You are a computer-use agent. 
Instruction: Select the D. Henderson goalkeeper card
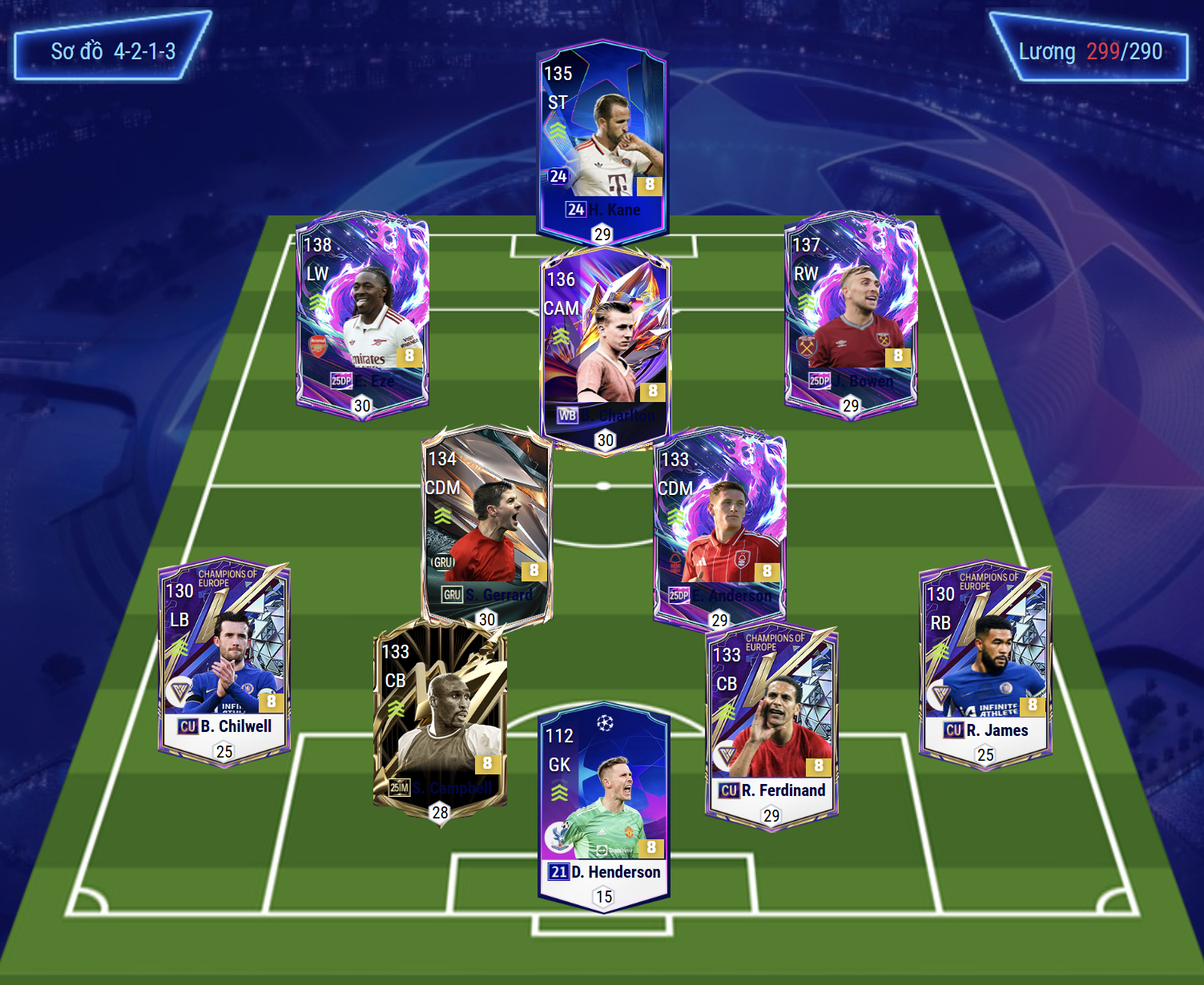click(604, 805)
